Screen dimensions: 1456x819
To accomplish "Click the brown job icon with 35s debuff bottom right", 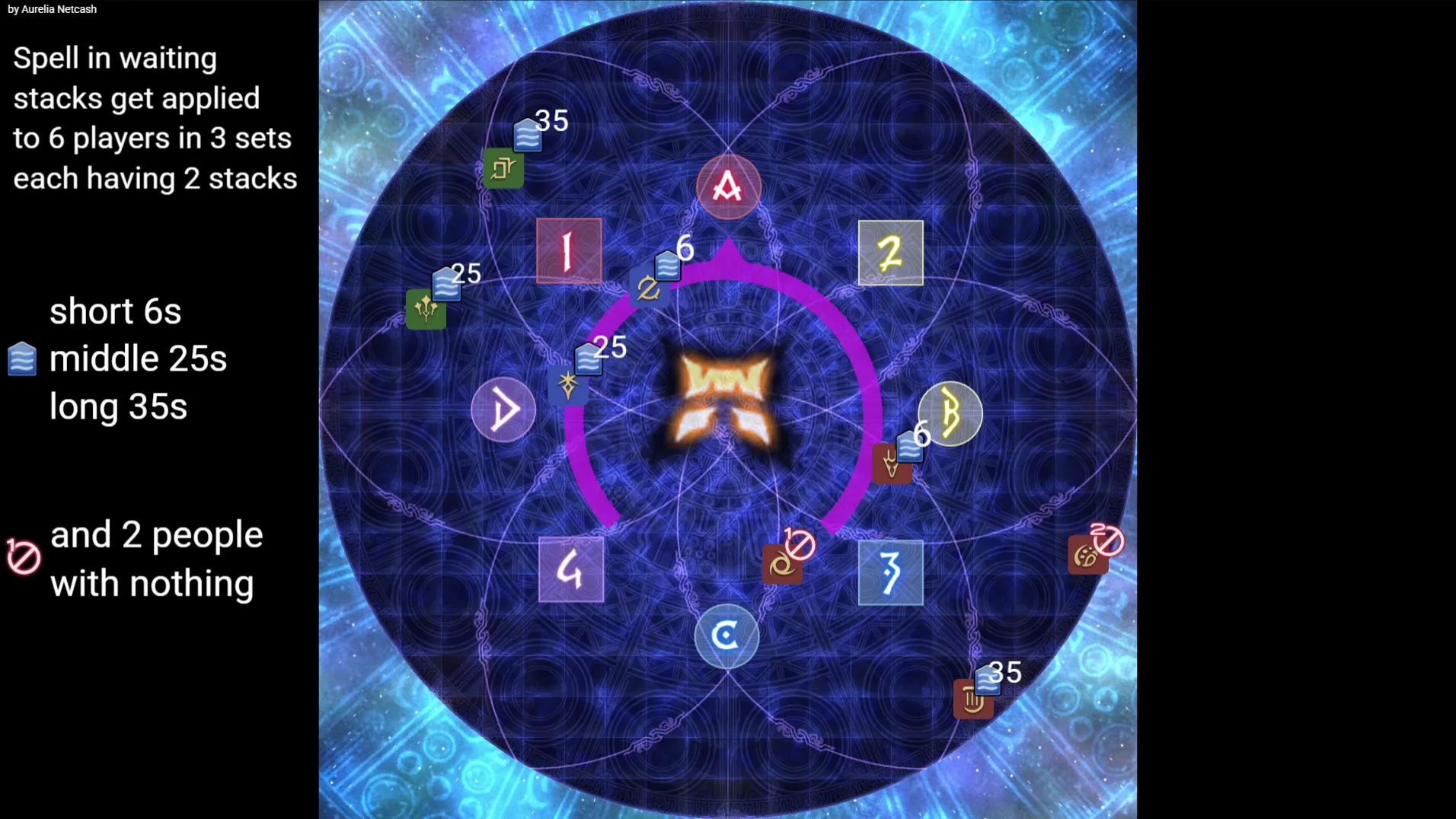I will tap(974, 697).
